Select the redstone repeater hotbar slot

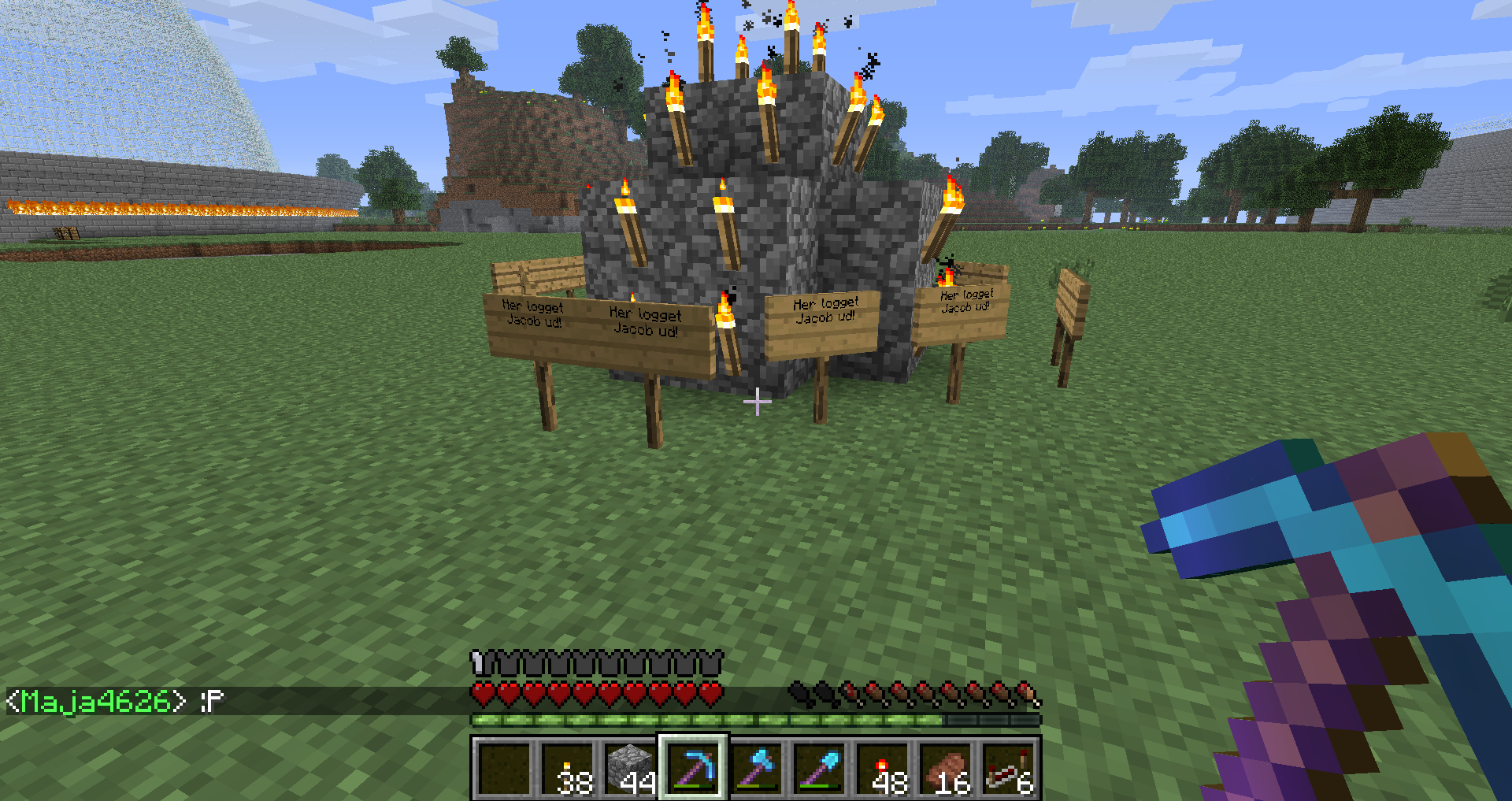1008,768
